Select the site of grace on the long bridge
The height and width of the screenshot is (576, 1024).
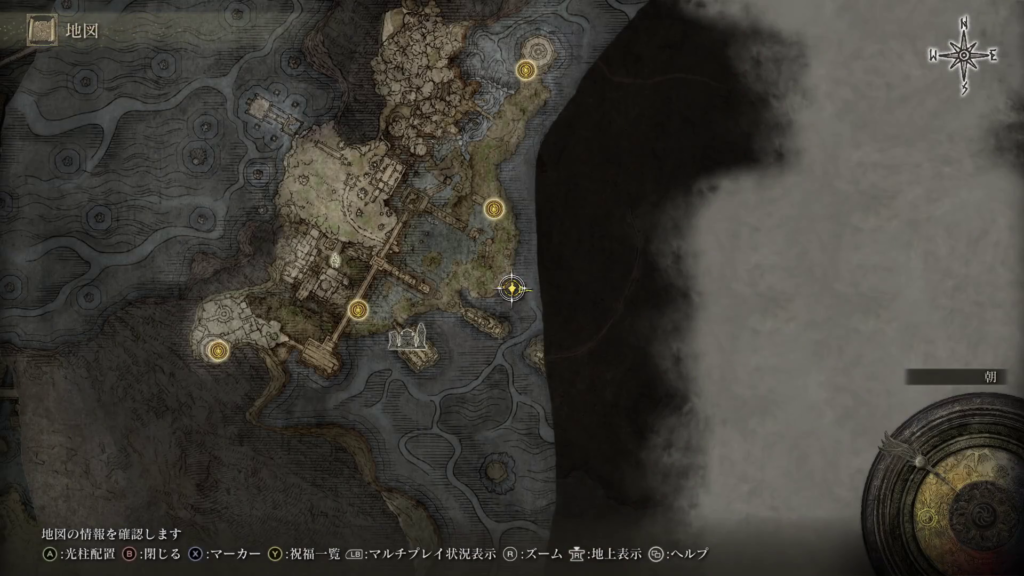point(358,310)
